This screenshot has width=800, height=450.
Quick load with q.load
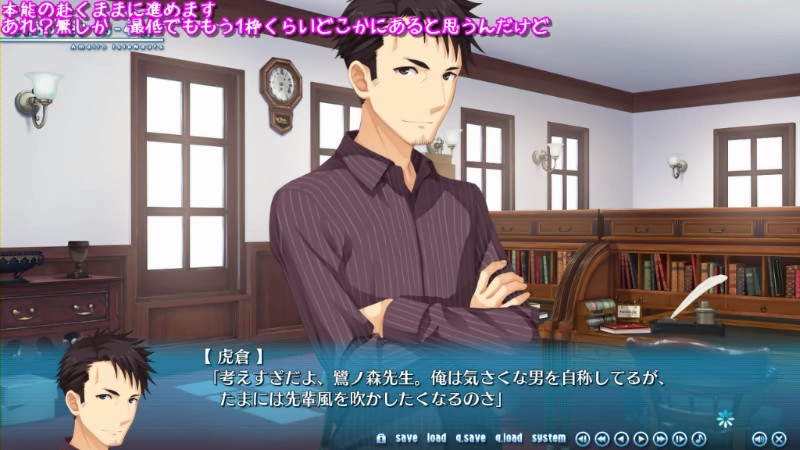pos(508,438)
